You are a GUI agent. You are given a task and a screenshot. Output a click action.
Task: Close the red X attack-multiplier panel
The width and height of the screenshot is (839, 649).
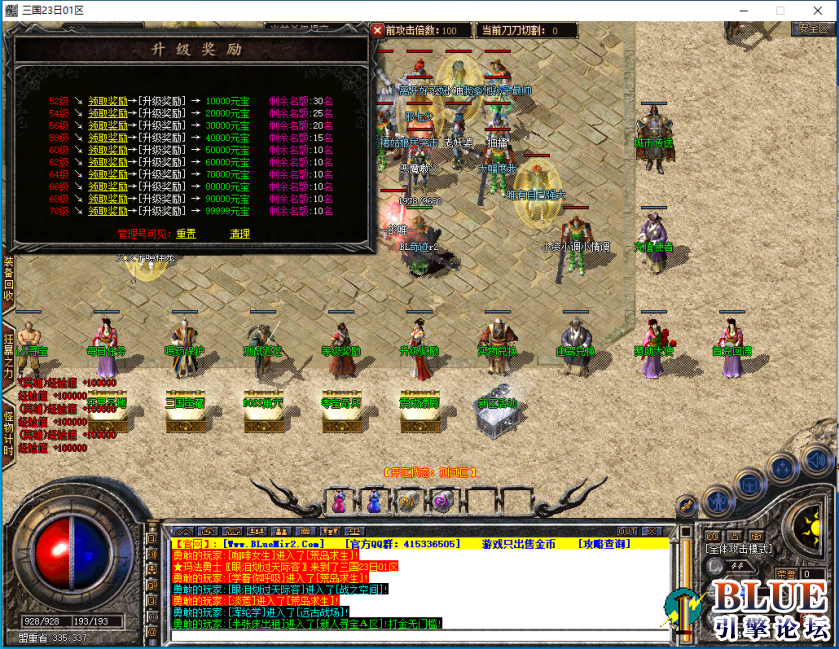point(377,31)
